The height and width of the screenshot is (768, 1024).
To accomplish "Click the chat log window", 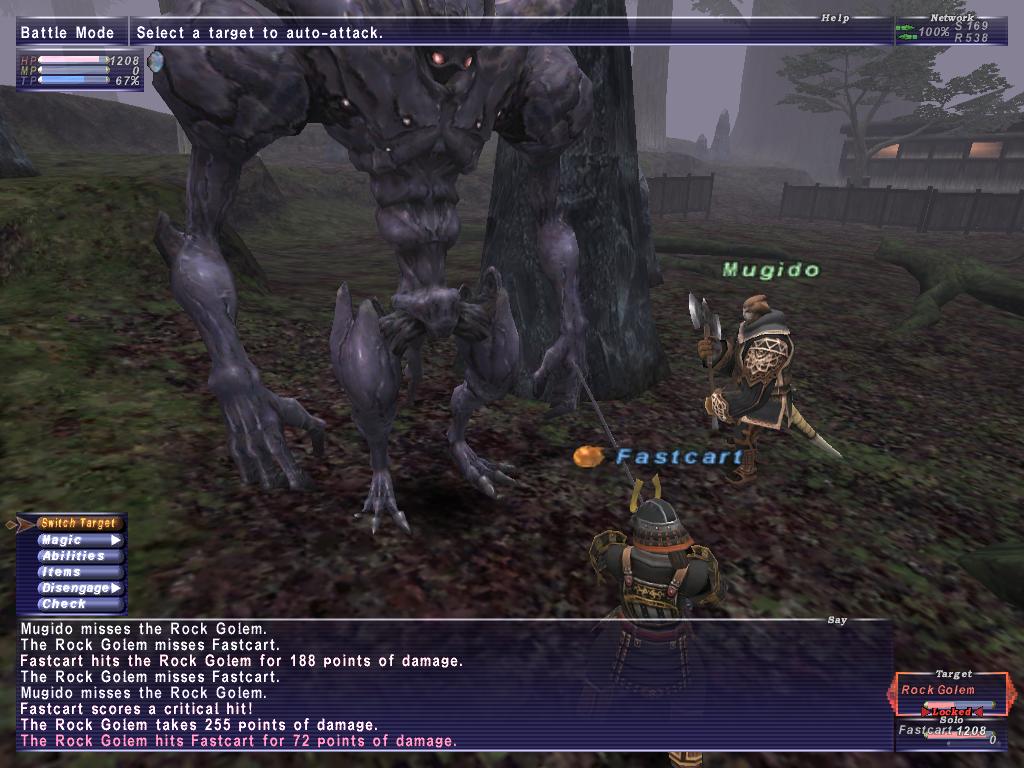I will tap(450, 685).
